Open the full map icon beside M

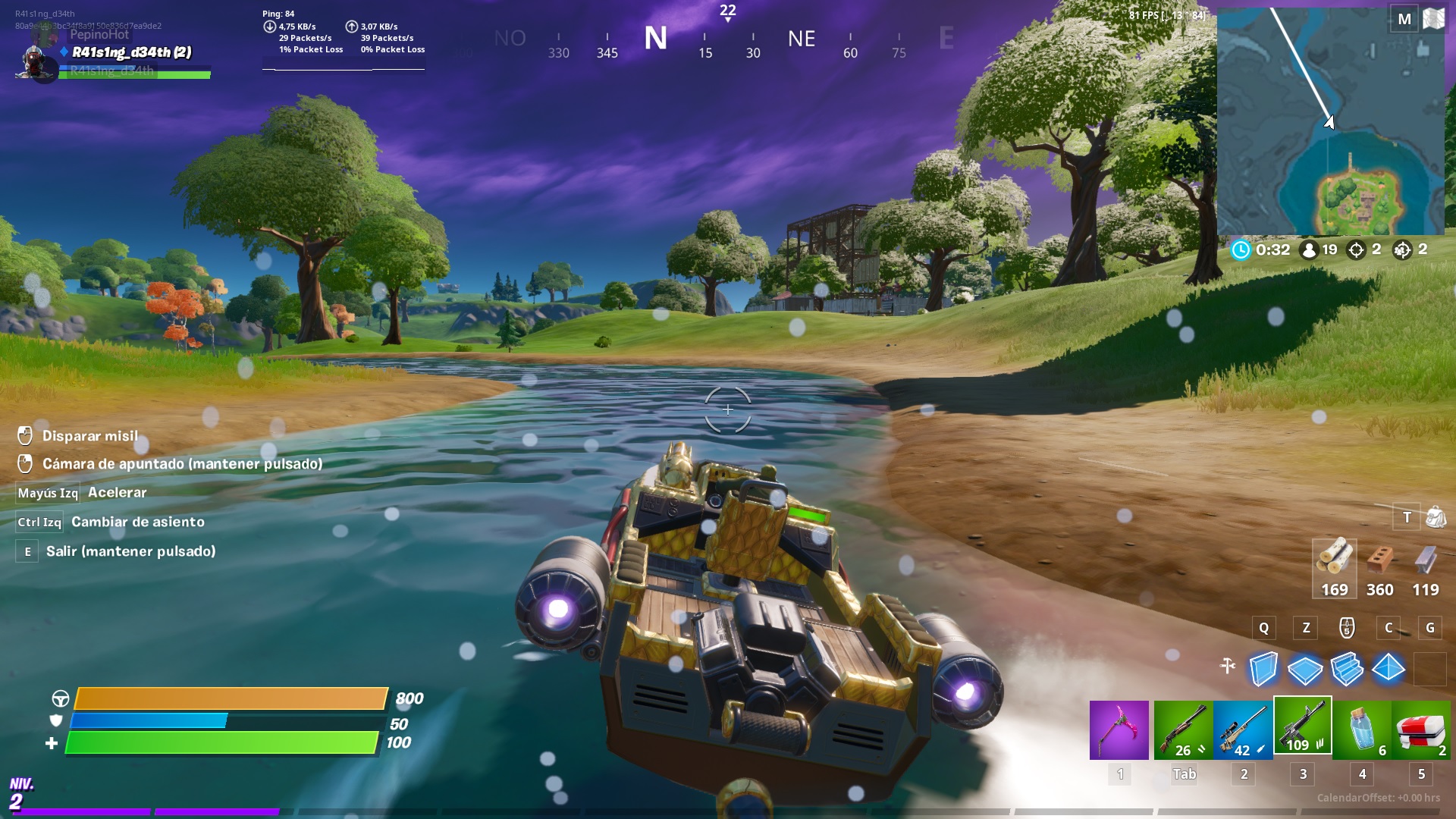[1433, 19]
